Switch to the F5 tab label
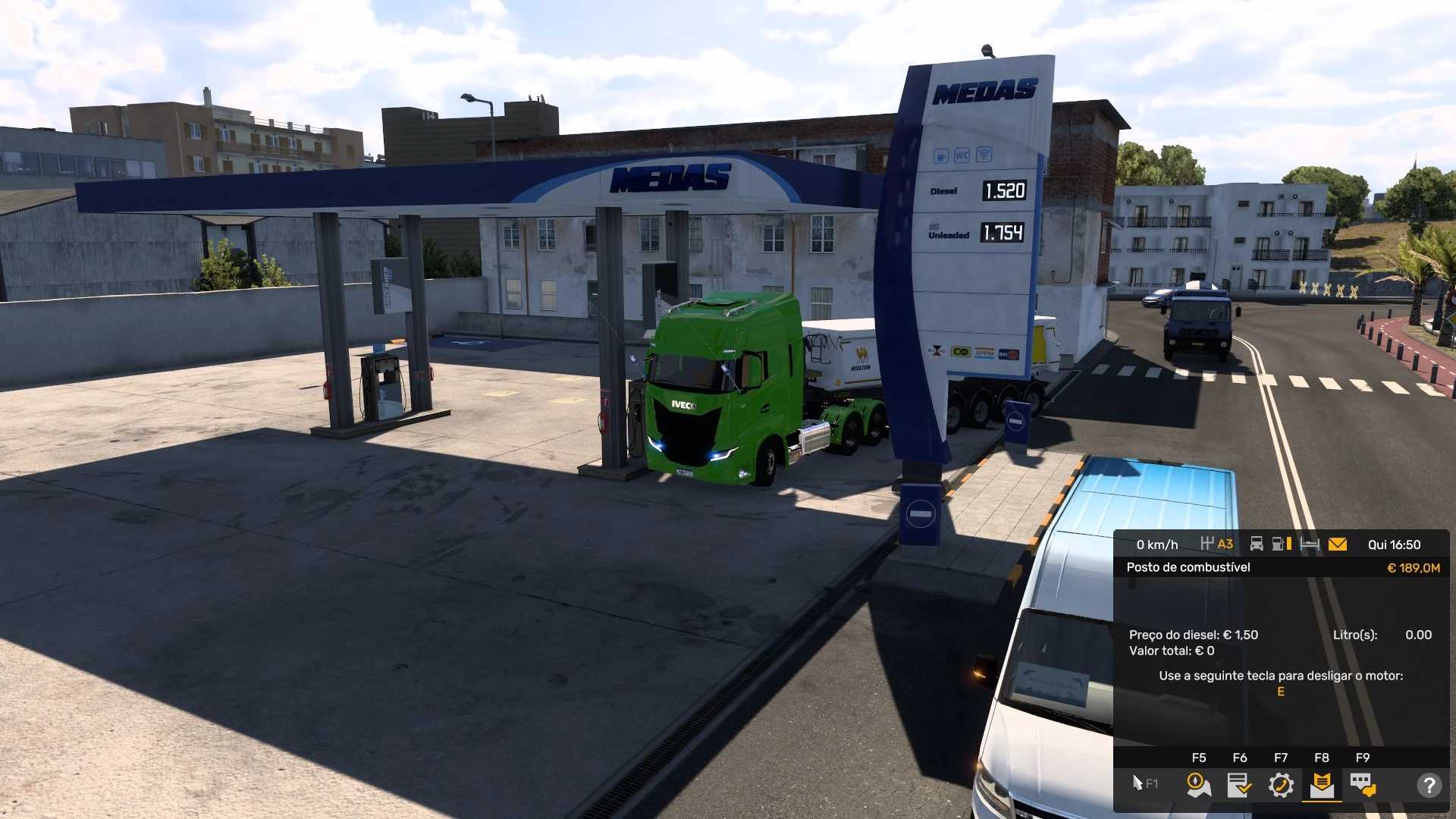This screenshot has width=1456, height=819. click(1199, 758)
